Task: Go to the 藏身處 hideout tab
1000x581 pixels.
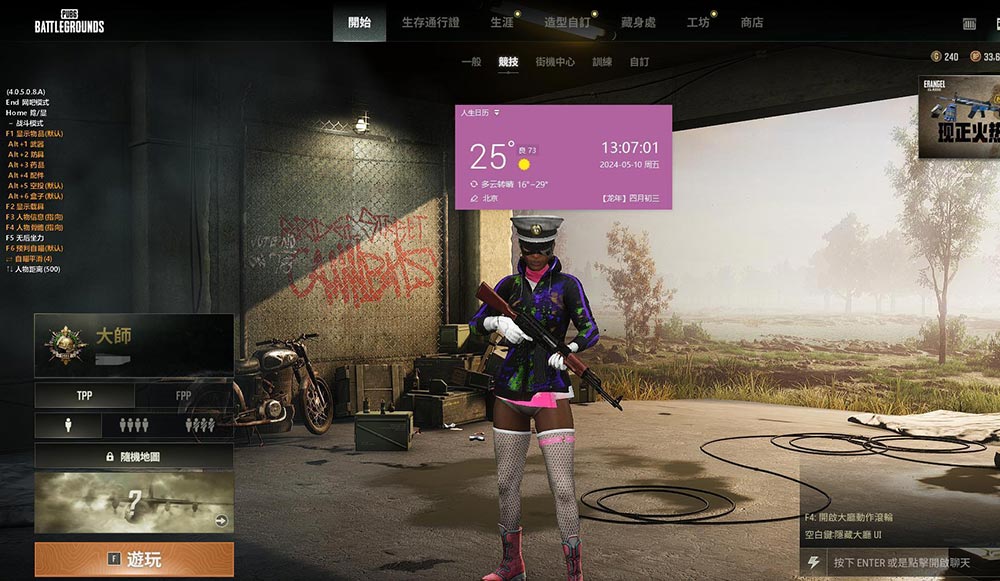Action: [638, 22]
